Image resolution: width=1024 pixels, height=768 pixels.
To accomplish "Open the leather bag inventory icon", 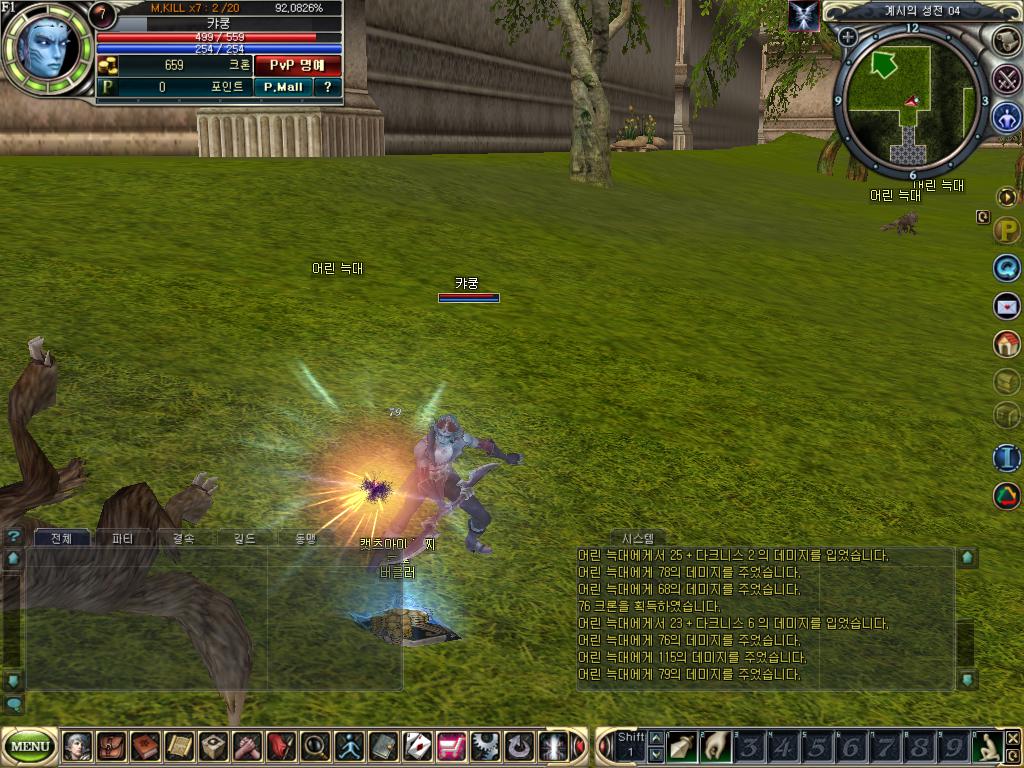I will 112,746.
